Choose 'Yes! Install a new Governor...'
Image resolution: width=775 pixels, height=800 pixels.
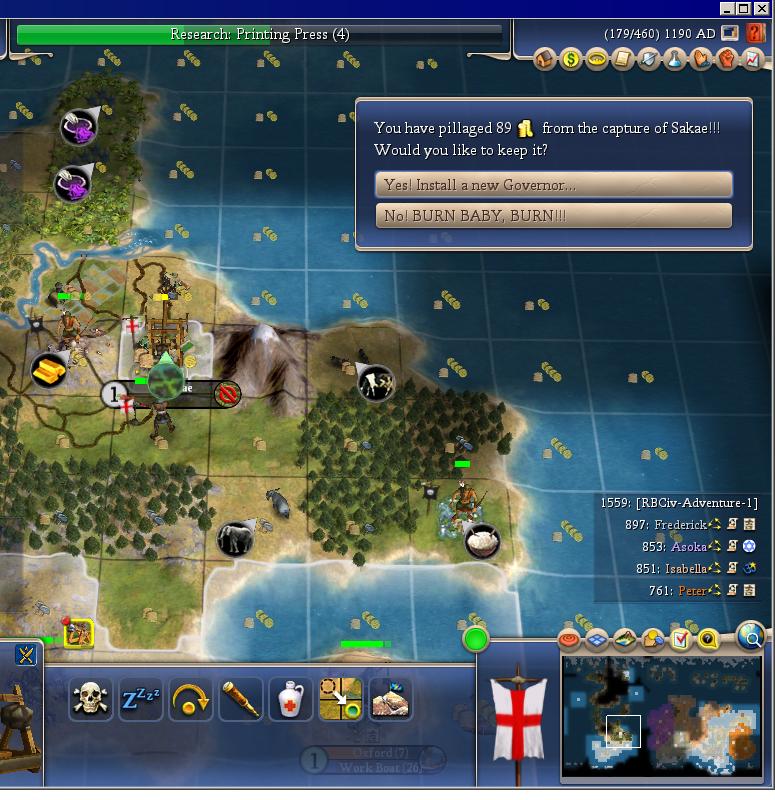coord(553,185)
